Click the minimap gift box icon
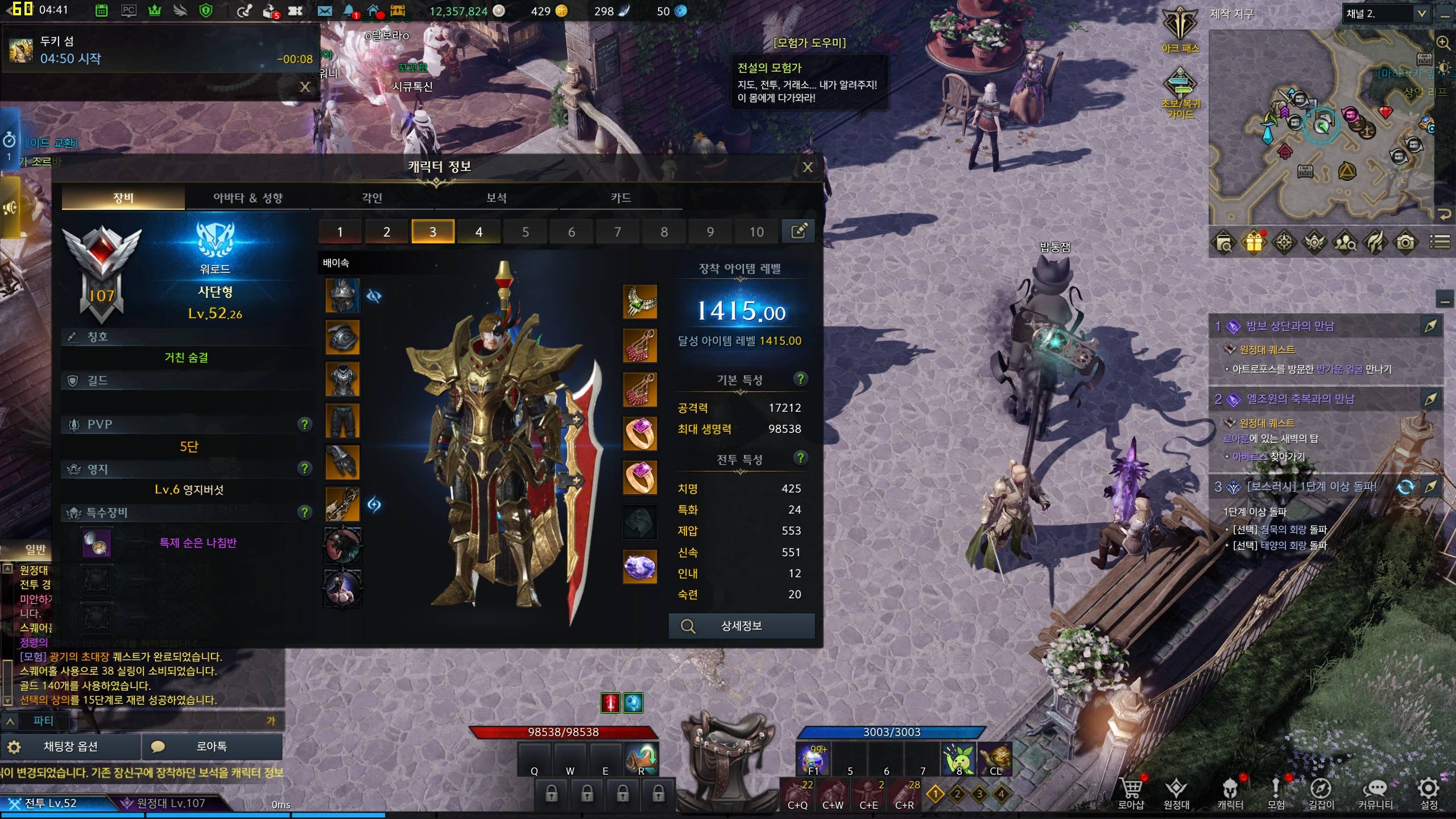 coord(1254,243)
